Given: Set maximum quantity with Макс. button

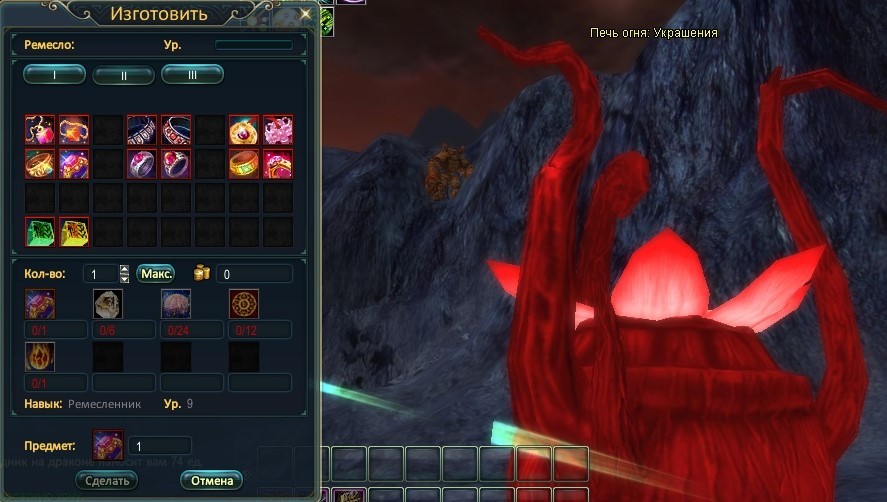Looking at the screenshot, I should (x=157, y=273).
